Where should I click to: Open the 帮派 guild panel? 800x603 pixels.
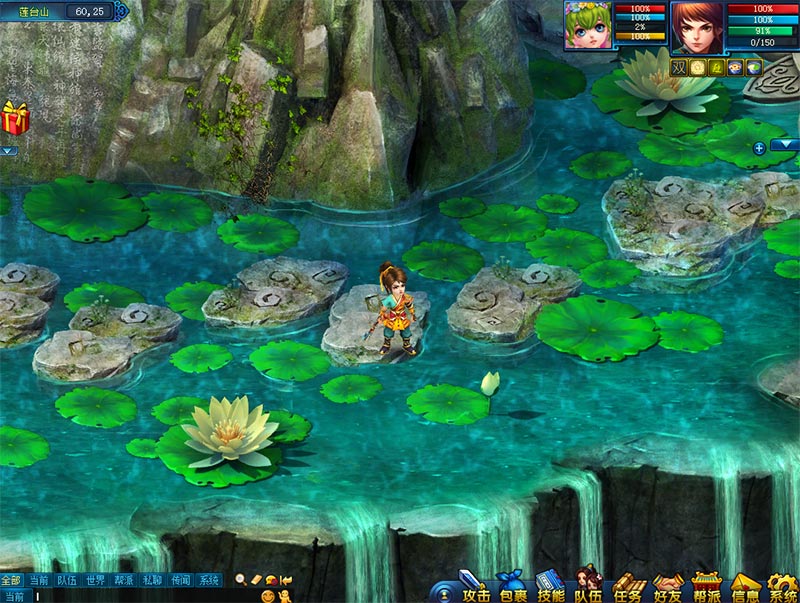(x=706, y=586)
